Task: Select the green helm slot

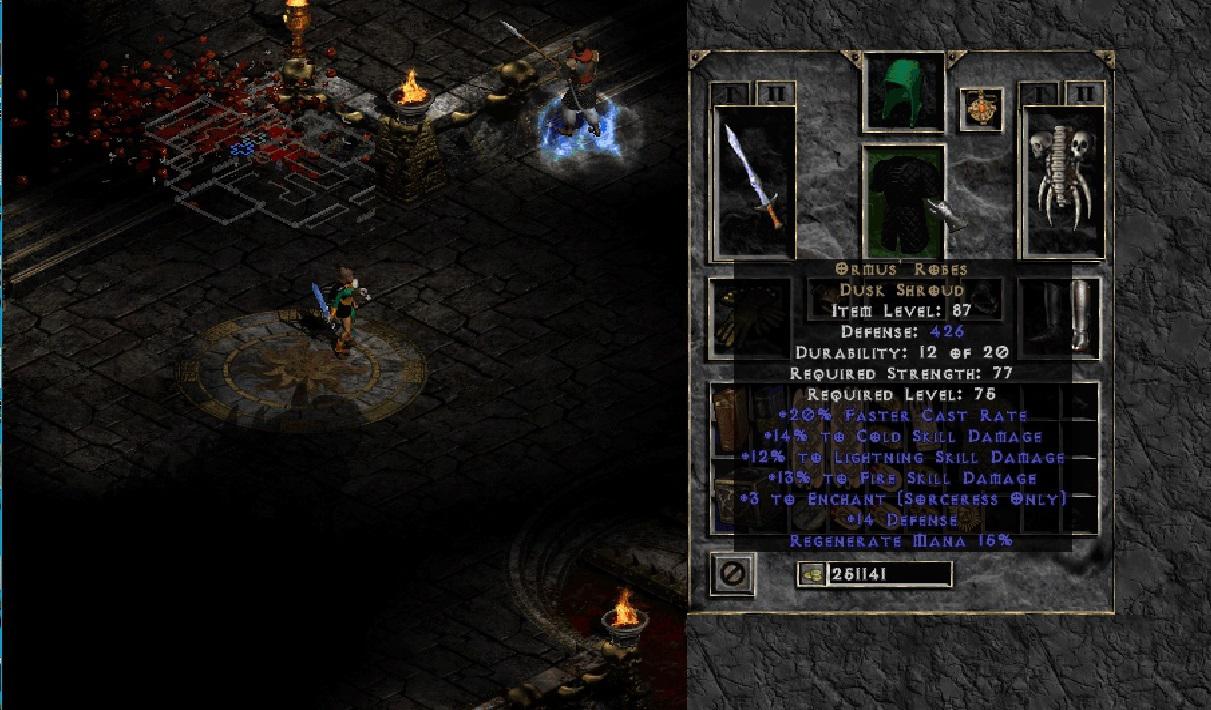Action: point(904,91)
